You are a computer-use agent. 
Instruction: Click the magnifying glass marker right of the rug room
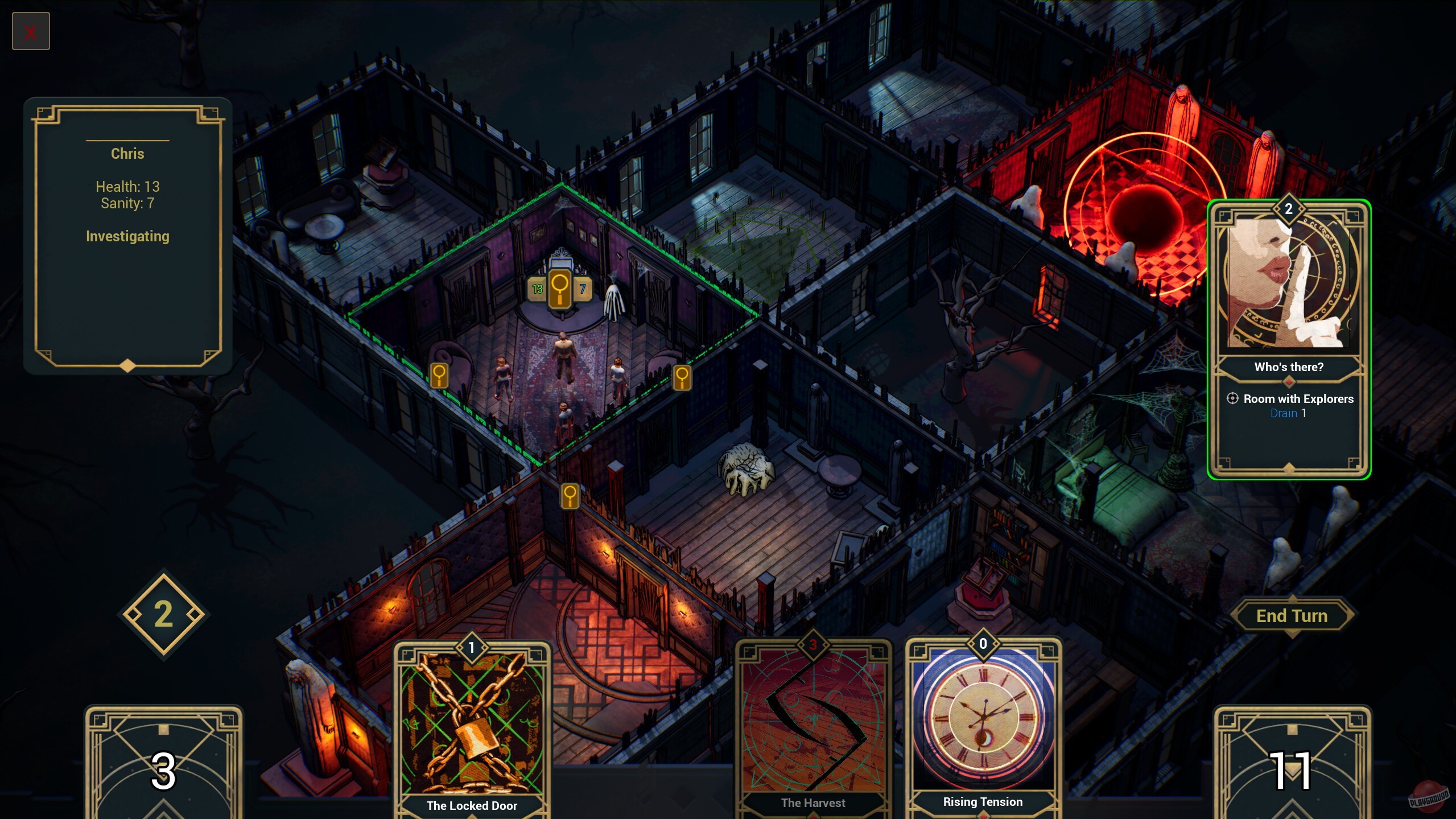pyautogui.click(x=682, y=377)
